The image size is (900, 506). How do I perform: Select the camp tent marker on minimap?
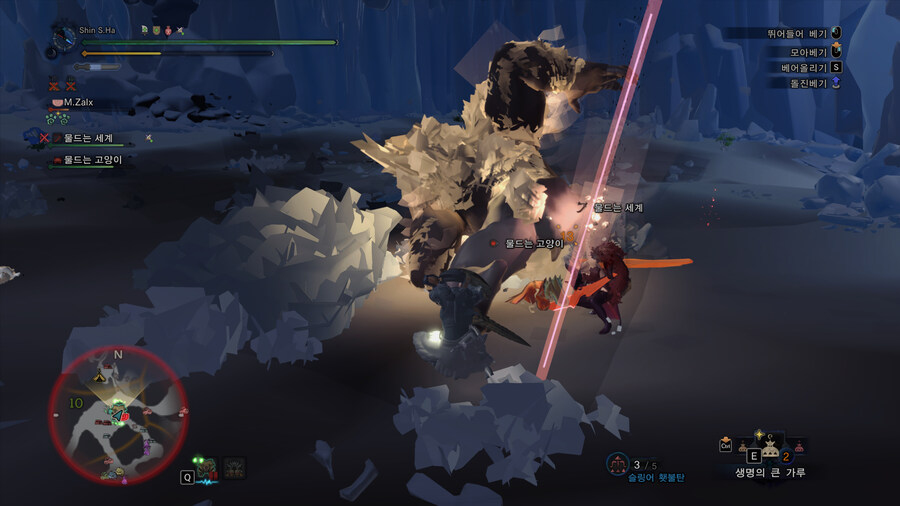[x=100, y=378]
